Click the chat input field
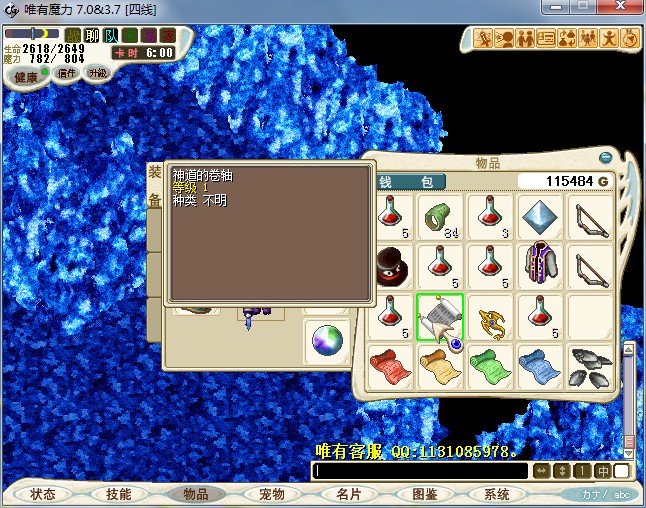646x508 pixels. click(x=420, y=471)
